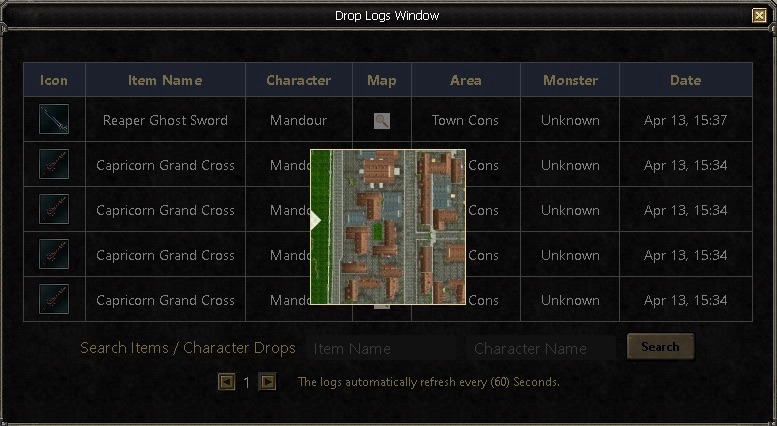Close the Drop Logs Window
Screen dimensions: 777x426
pos(759,15)
